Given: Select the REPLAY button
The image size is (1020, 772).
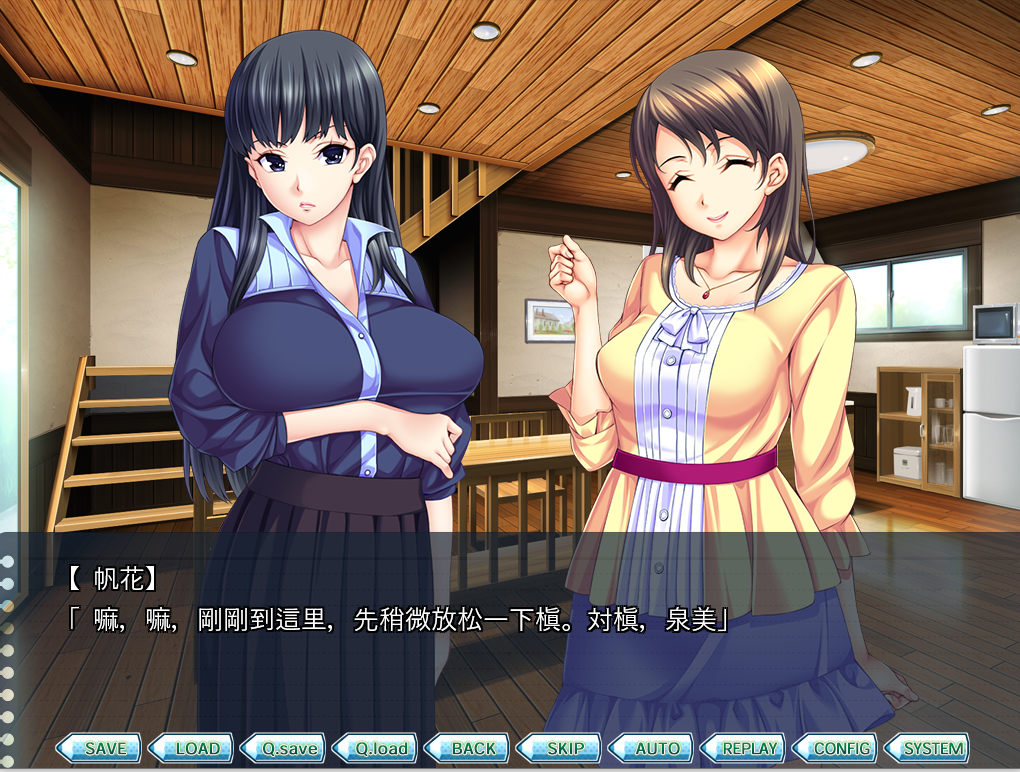Looking at the screenshot, I should point(743,748).
